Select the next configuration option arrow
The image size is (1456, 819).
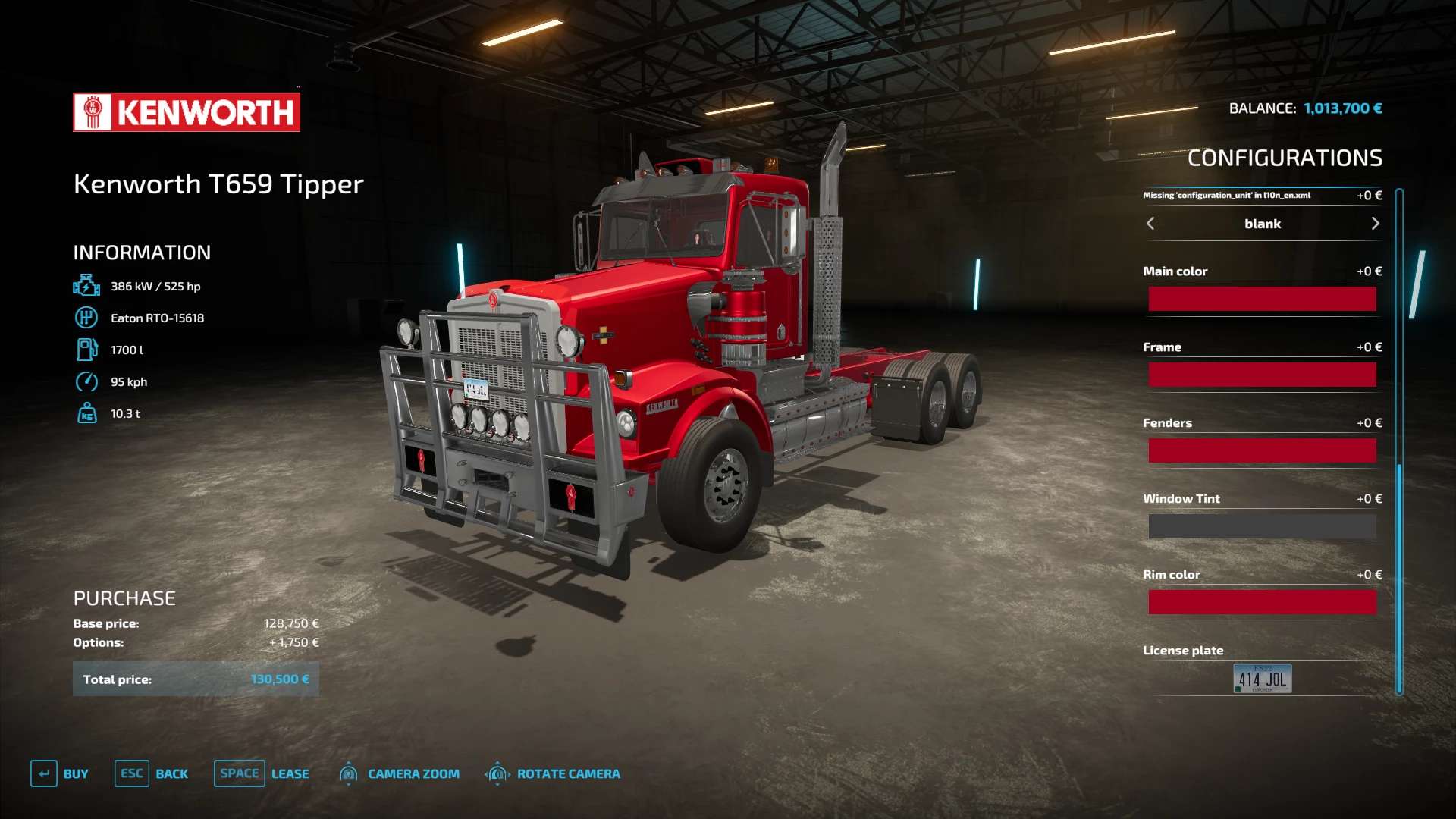[x=1375, y=224]
